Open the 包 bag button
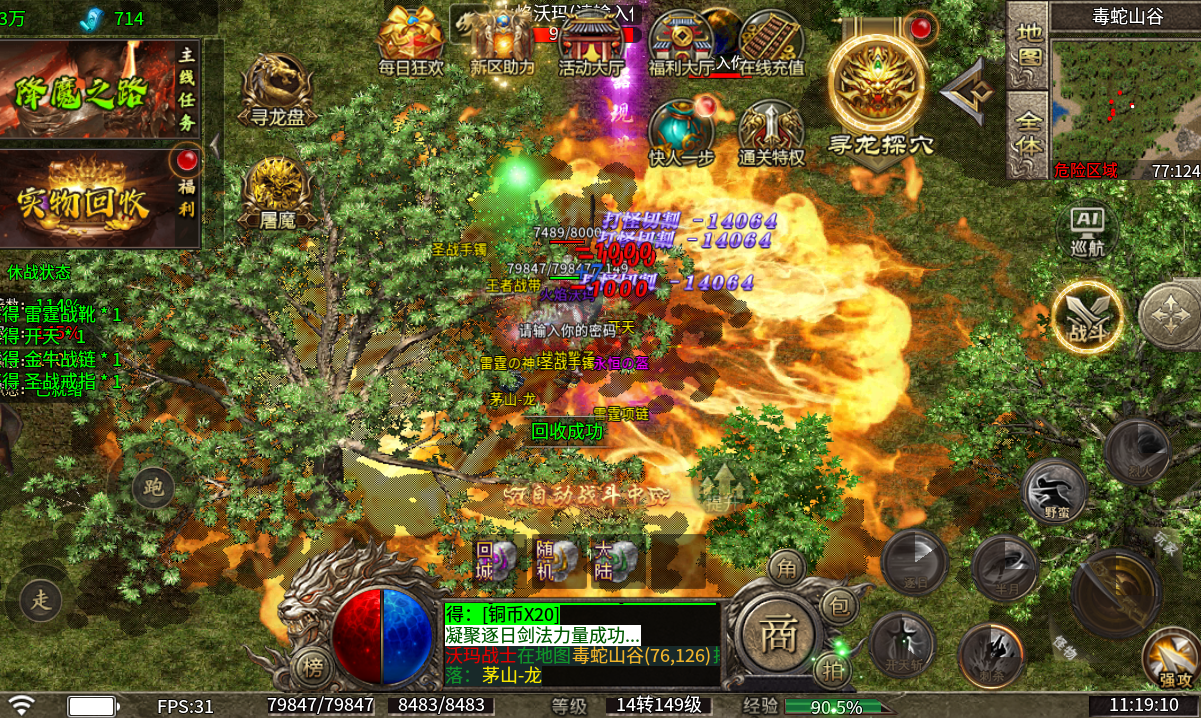The width and height of the screenshot is (1201, 718). 840,605
